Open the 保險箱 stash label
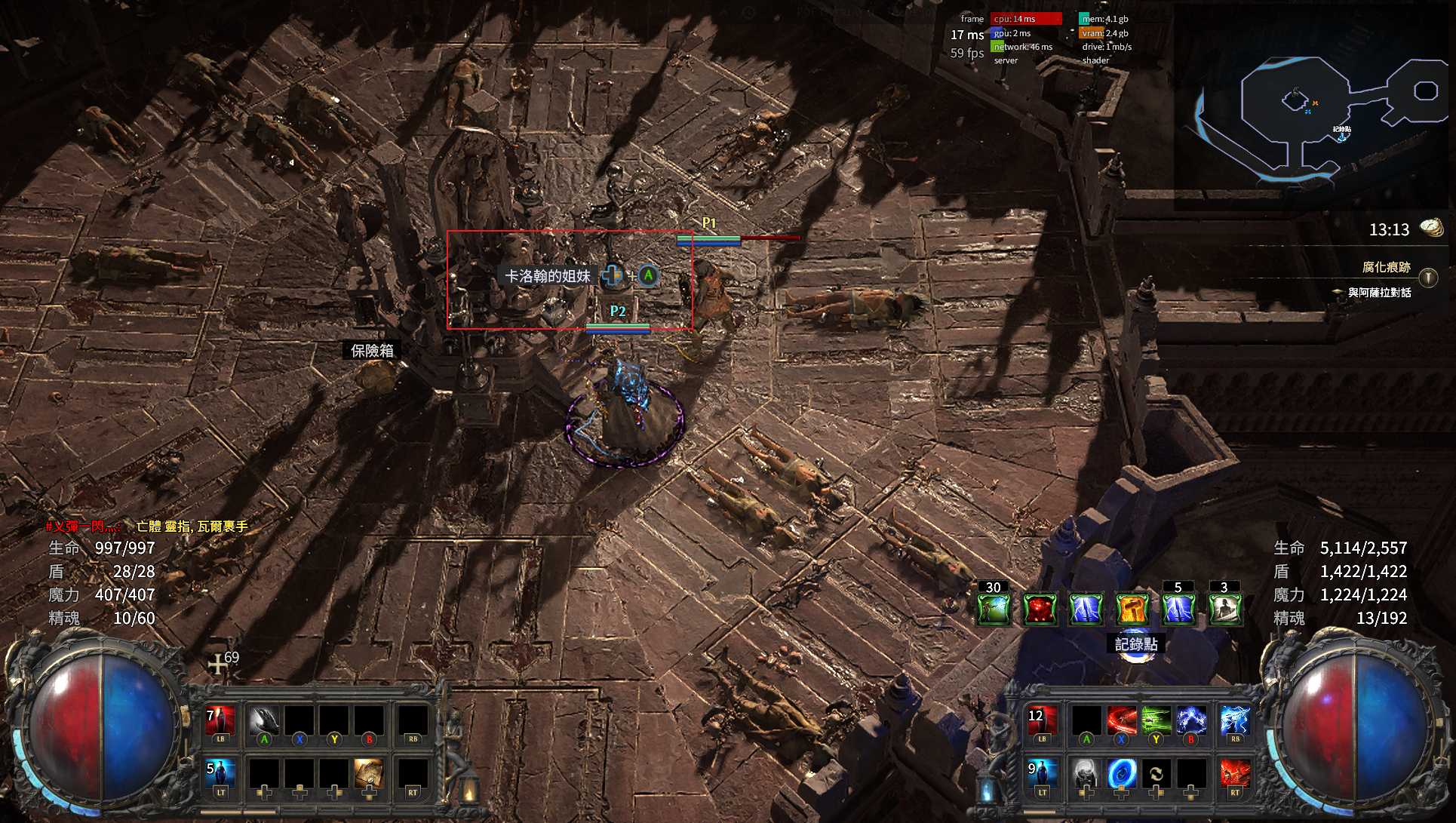The width and height of the screenshot is (1456, 823). 372,351
